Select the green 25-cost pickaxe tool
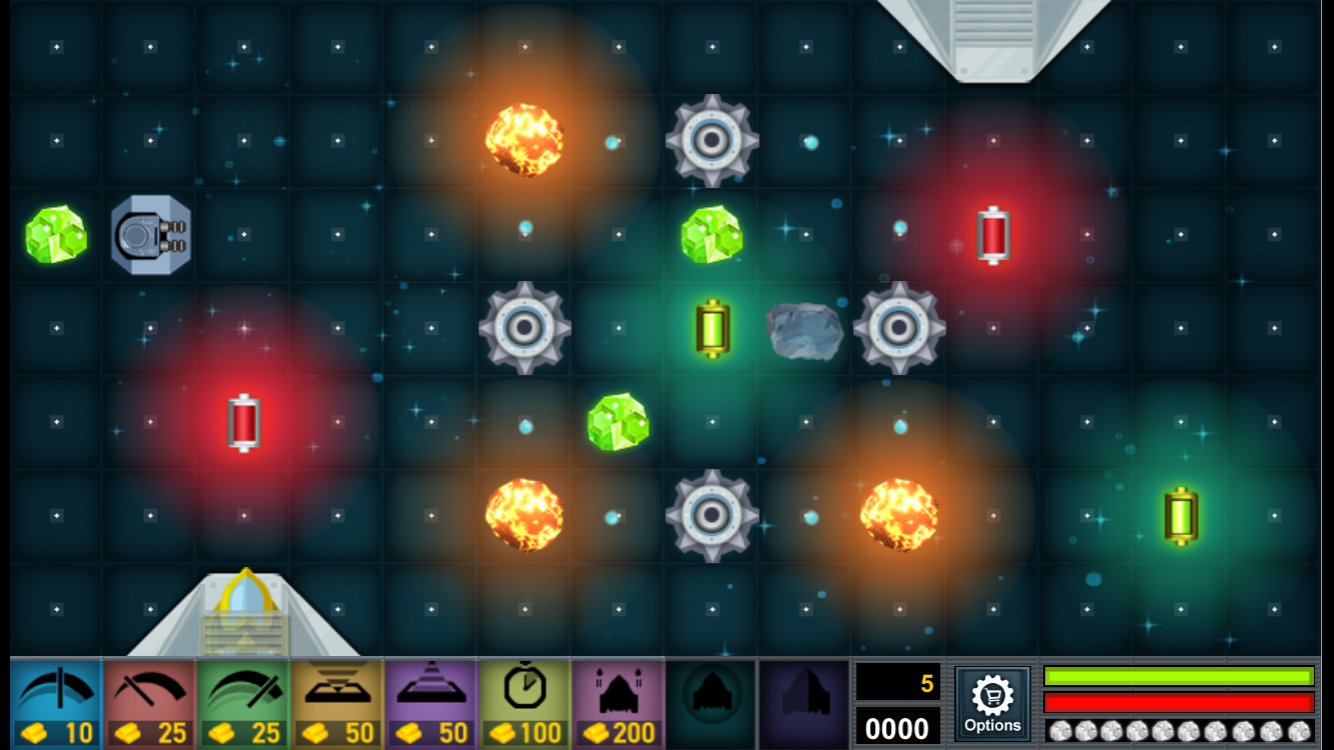This screenshot has width=1334, height=750. pos(244,705)
